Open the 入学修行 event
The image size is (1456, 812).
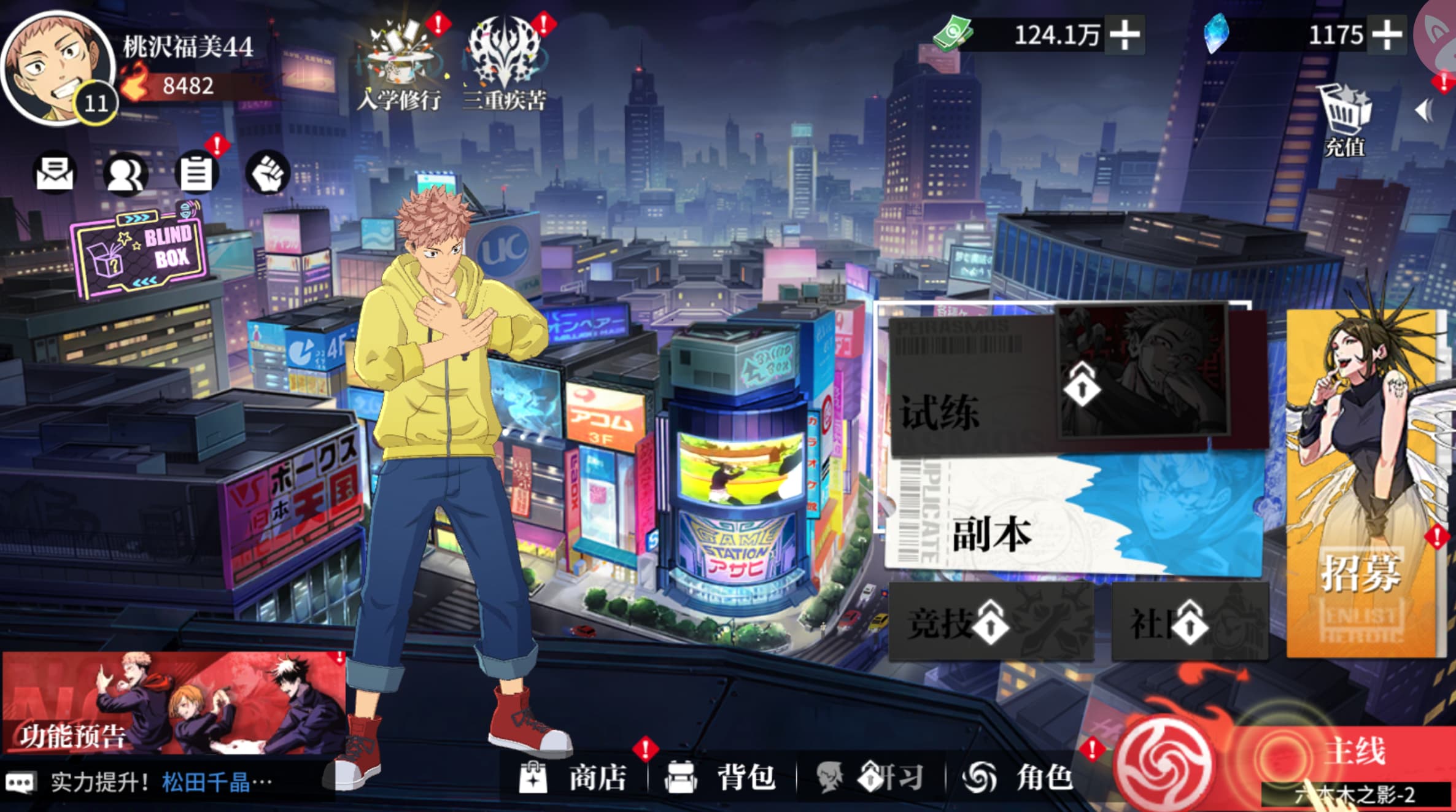pyautogui.click(x=400, y=64)
